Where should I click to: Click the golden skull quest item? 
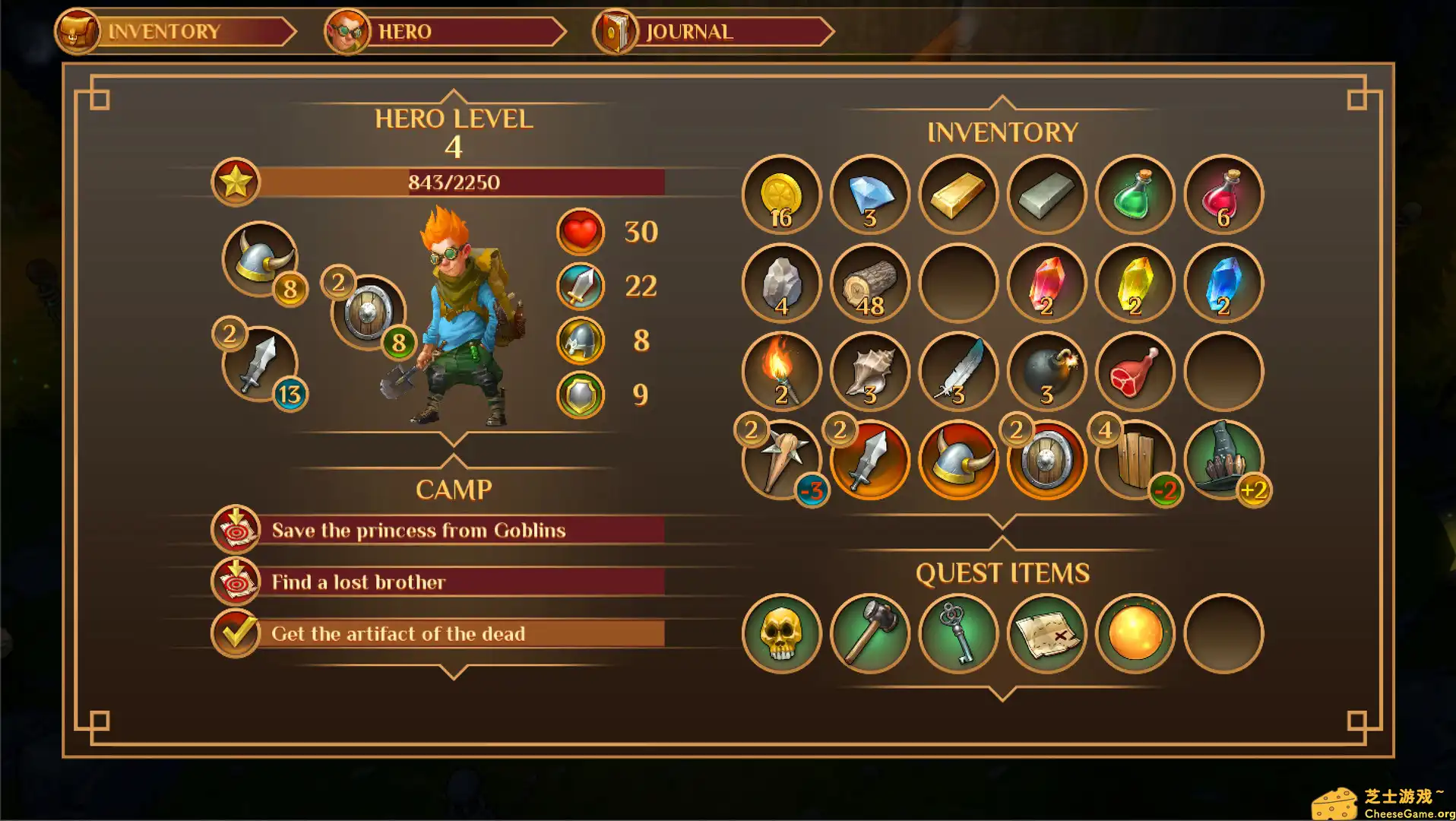point(780,634)
